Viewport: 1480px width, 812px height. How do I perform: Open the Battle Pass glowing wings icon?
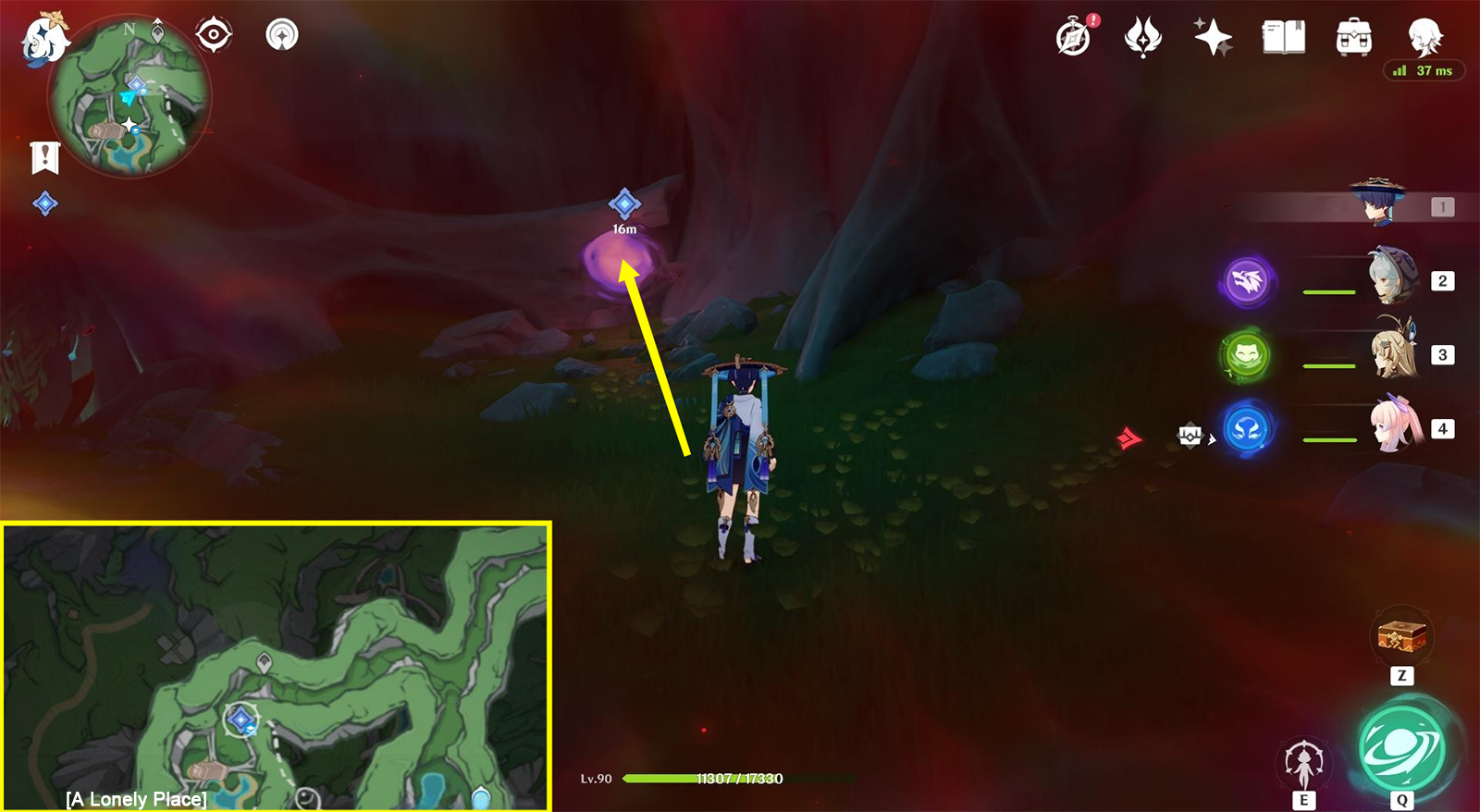pos(1144,37)
